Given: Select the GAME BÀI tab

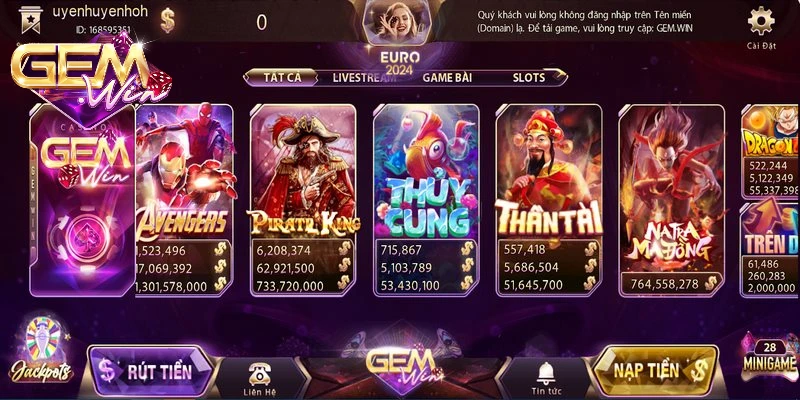Looking at the screenshot, I should coord(448,77).
